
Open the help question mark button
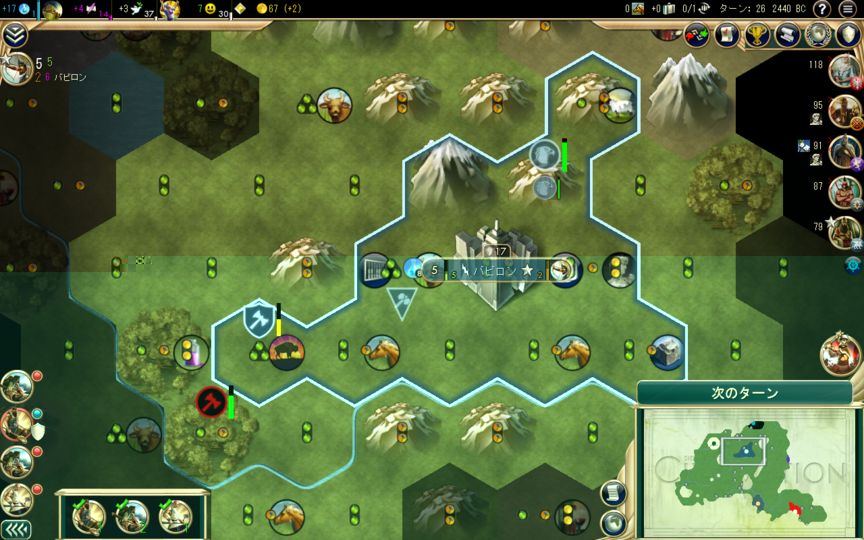click(x=821, y=9)
